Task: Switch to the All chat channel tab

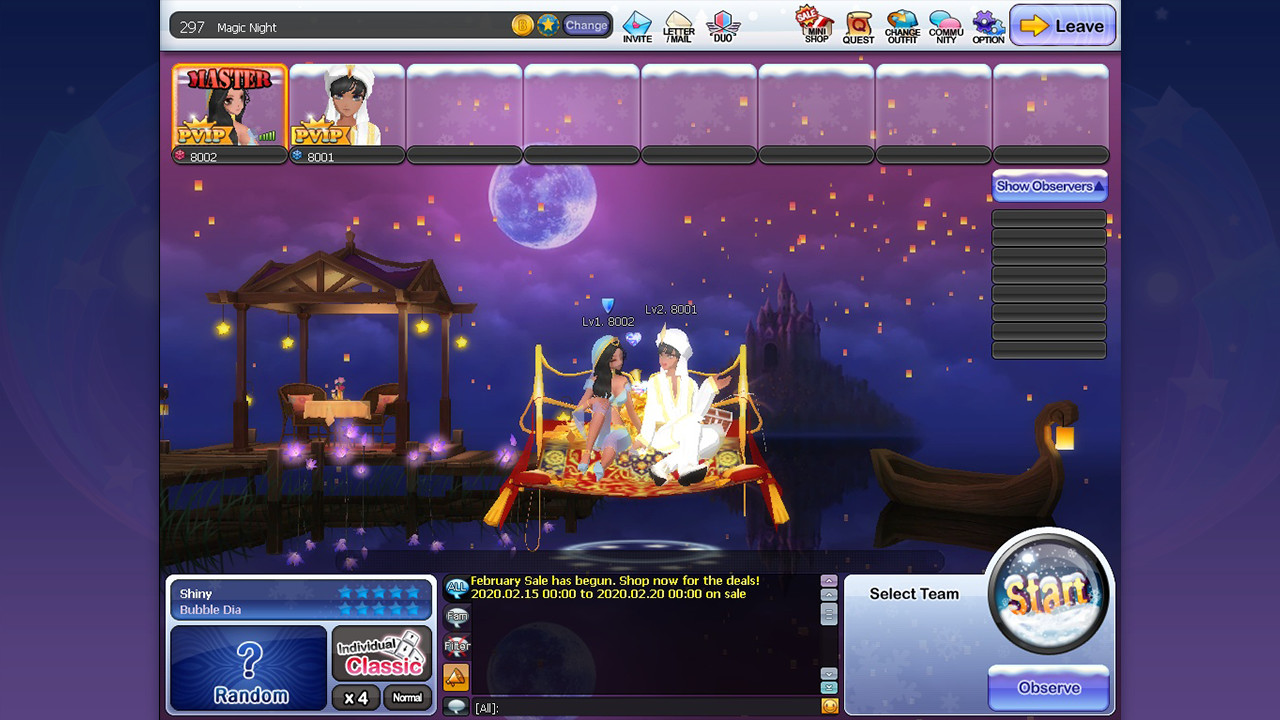Action: click(x=456, y=590)
